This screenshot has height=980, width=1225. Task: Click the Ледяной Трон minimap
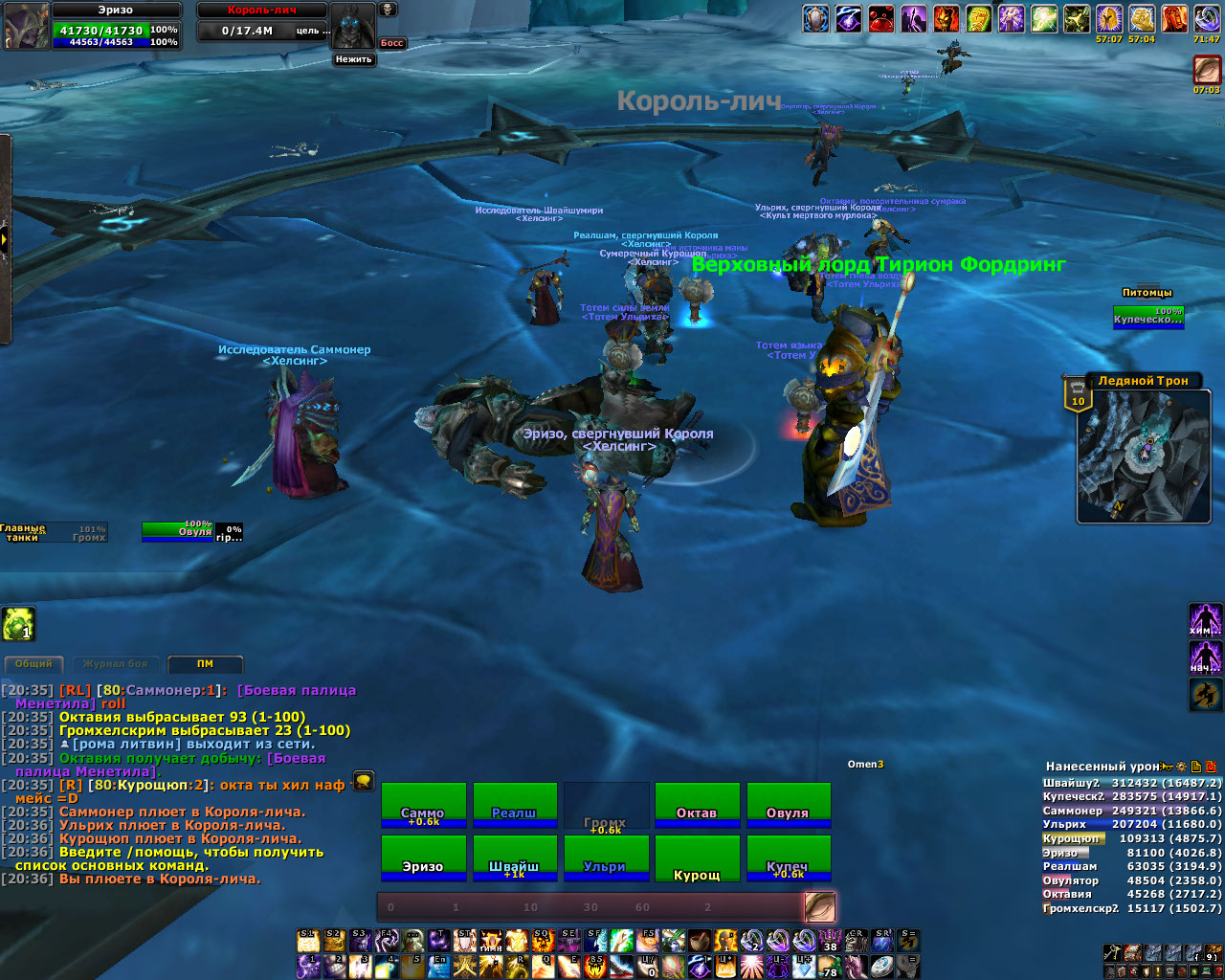click(x=1143, y=456)
